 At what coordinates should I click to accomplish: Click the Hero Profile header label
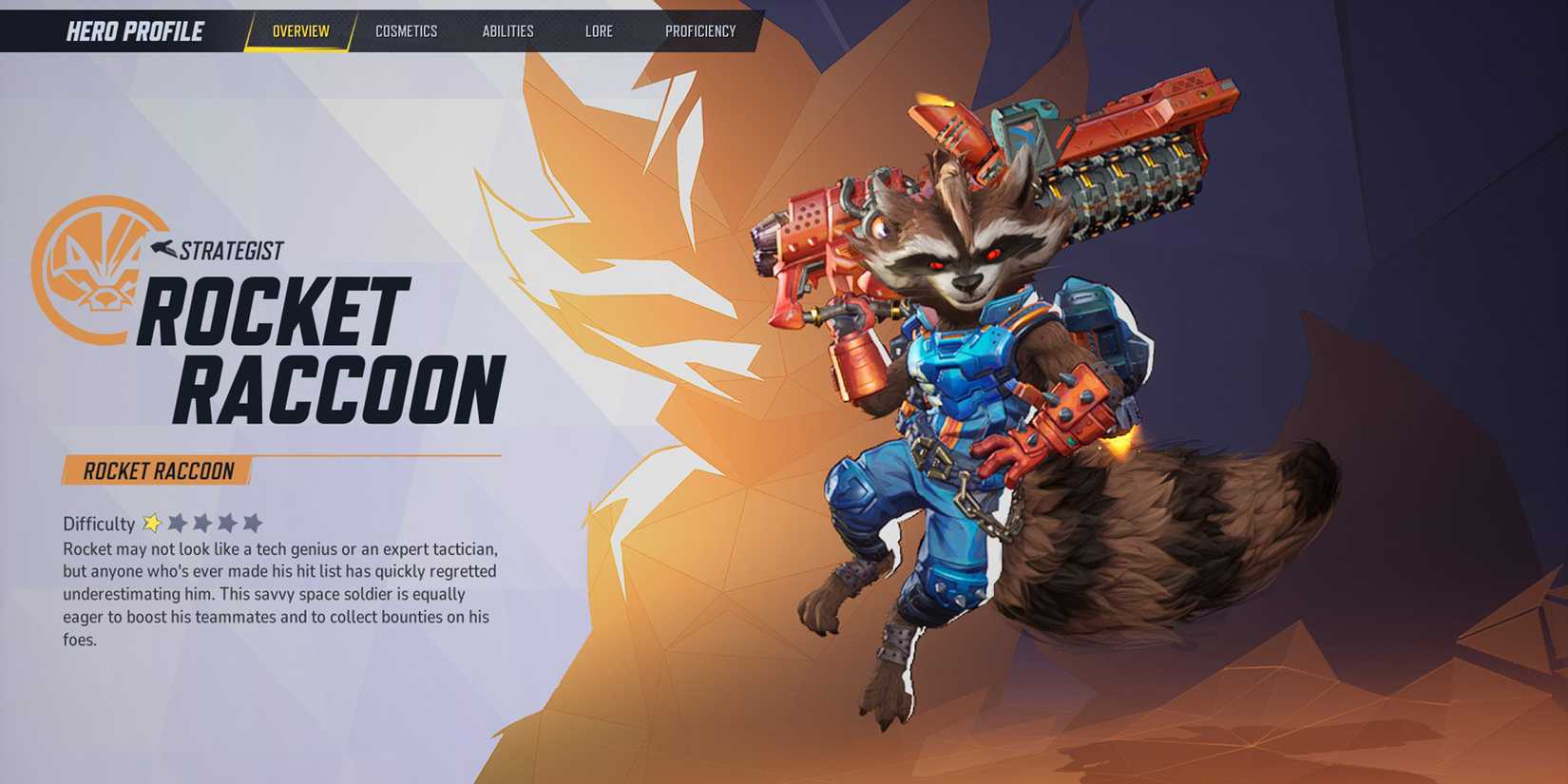(133, 29)
